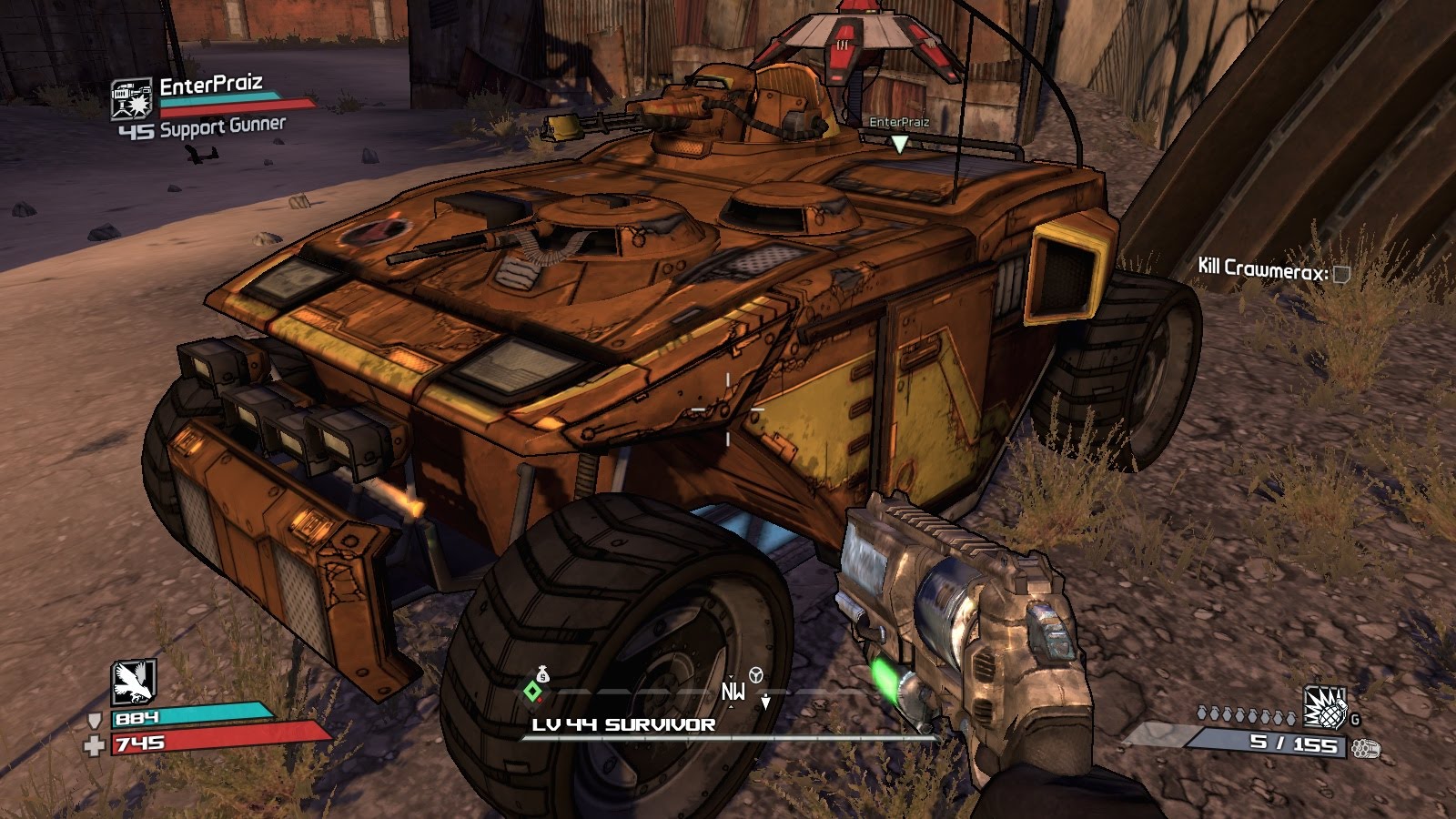Viewport: 1456px width, 819px height.
Task: Select the green diamond waypoint on the compass
Action: pyautogui.click(x=532, y=692)
